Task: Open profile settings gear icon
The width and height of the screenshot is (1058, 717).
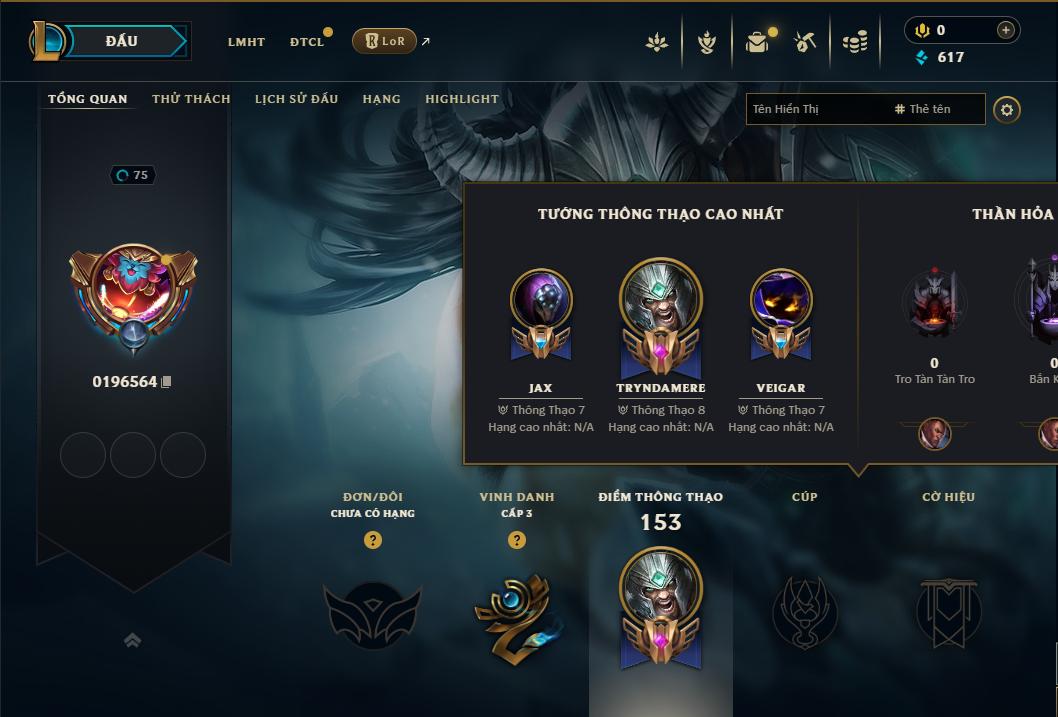Action: (x=1007, y=109)
